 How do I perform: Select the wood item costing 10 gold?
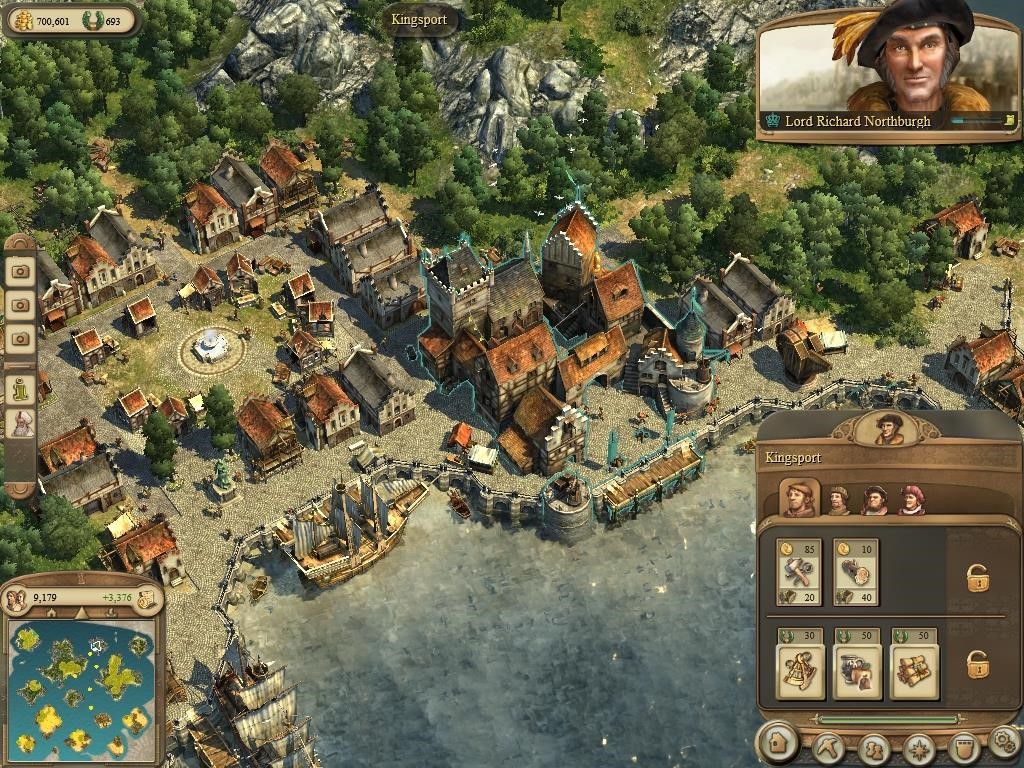pos(855,574)
